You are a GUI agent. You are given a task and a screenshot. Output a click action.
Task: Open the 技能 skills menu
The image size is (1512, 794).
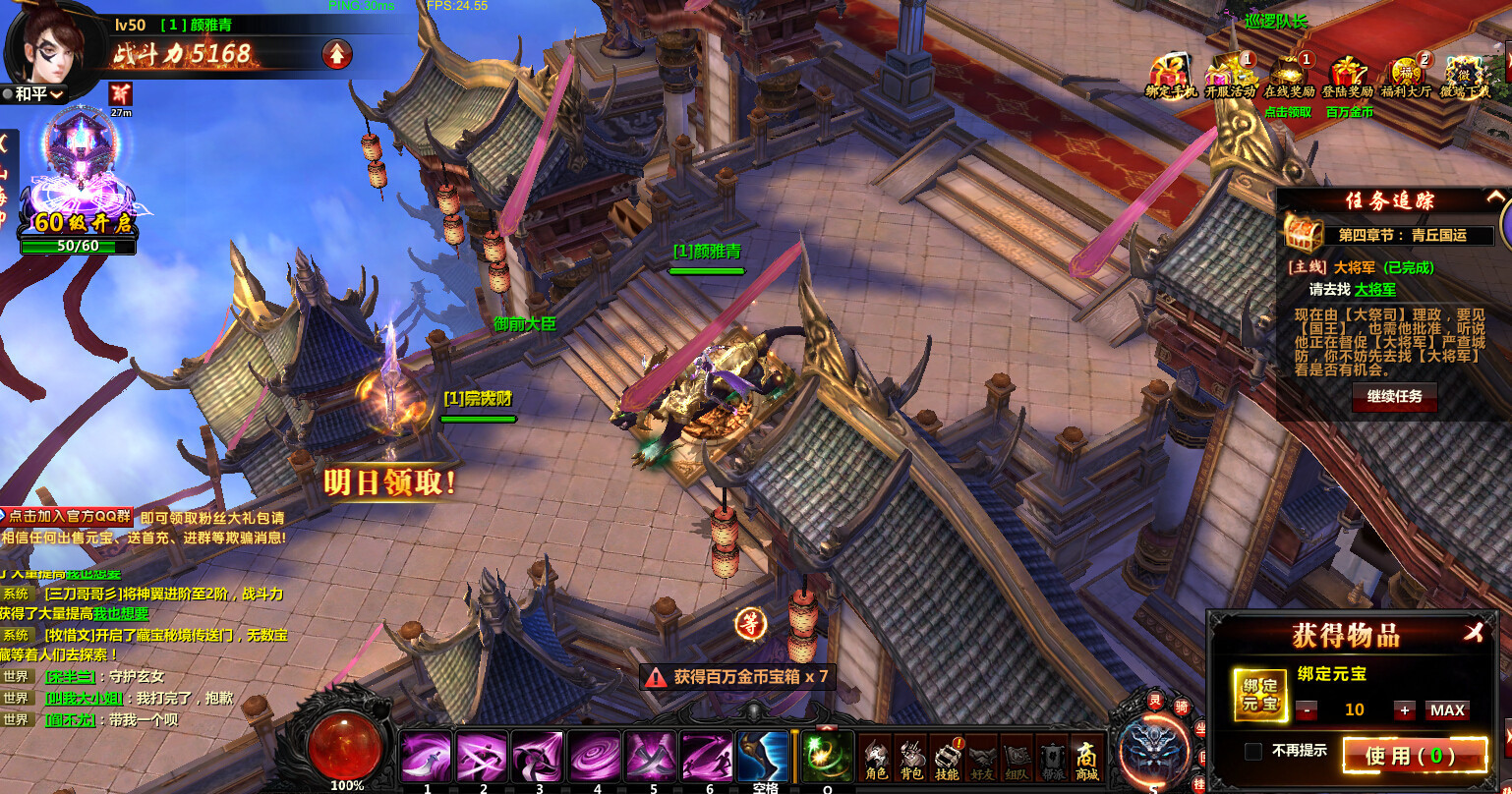point(947,758)
